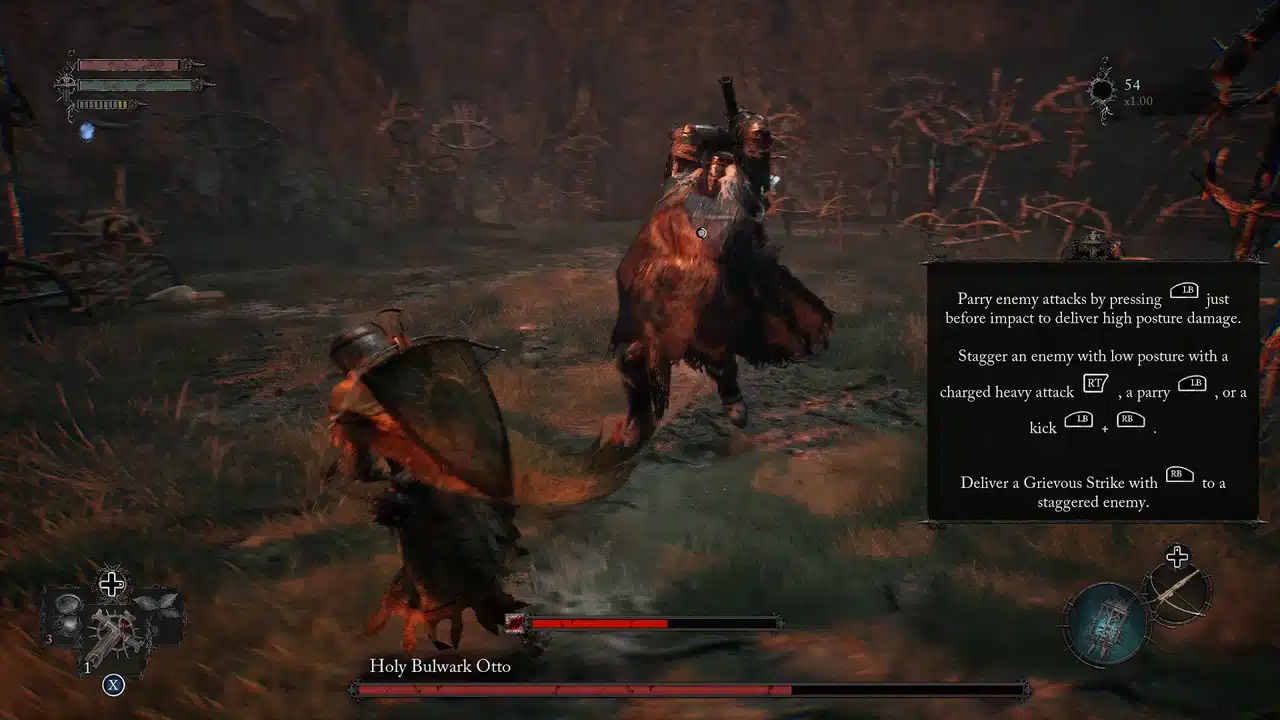Image resolution: width=1280 pixels, height=720 pixels.
Task: Click the vigor skull icon next to 54
Action: [1101, 90]
